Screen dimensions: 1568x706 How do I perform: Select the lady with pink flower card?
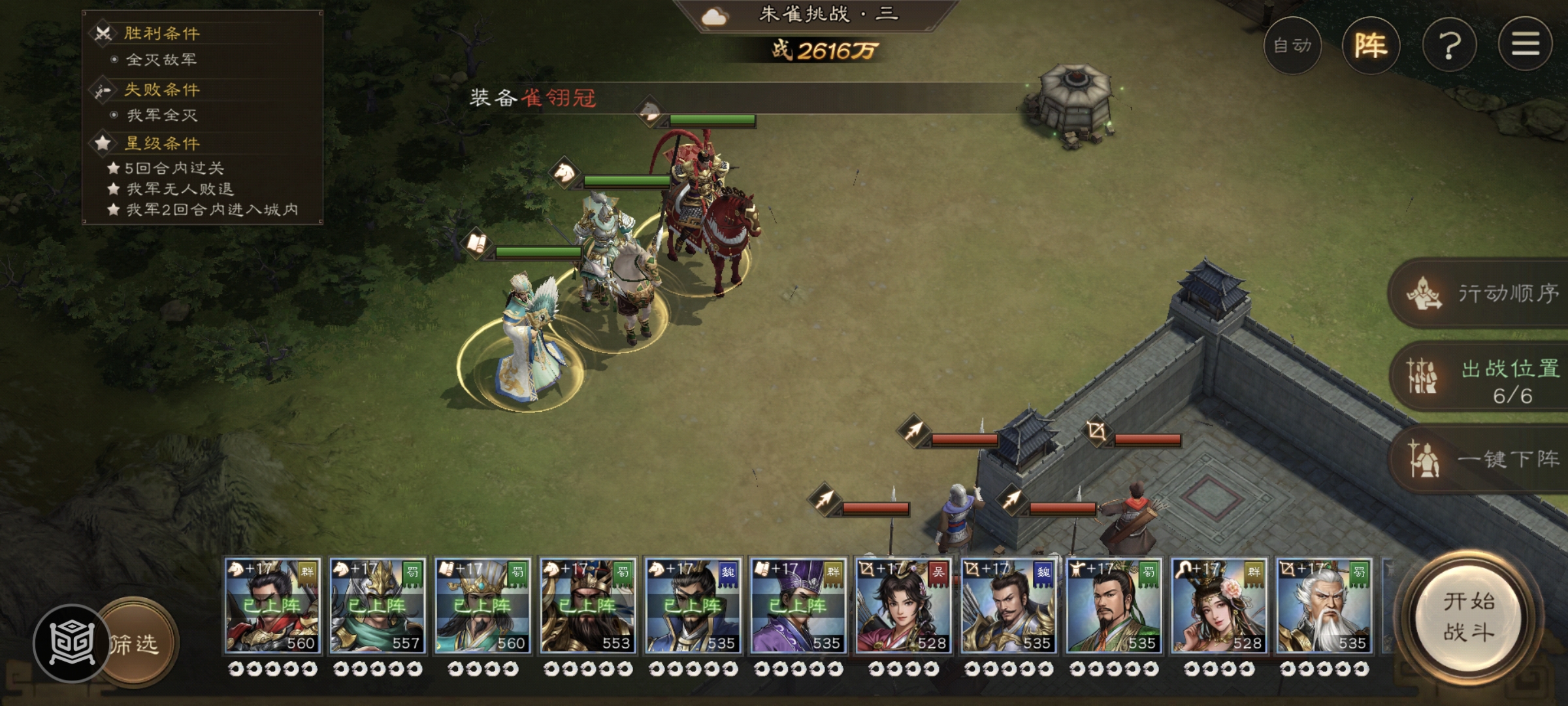pos(1218,606)
